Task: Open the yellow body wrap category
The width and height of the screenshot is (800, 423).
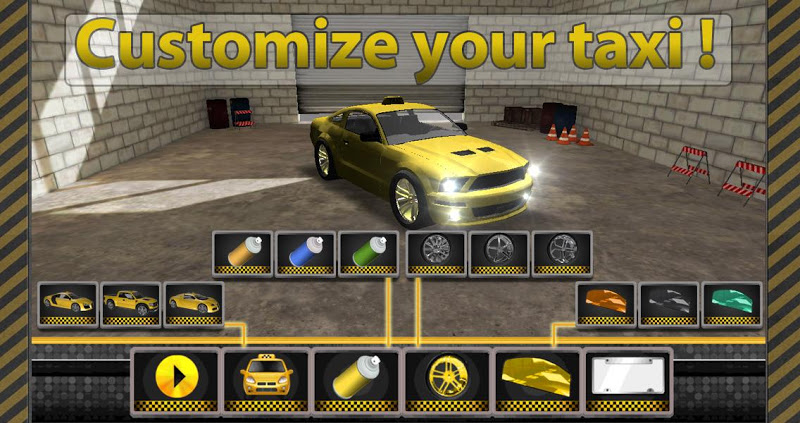Action: click(537, 381)
